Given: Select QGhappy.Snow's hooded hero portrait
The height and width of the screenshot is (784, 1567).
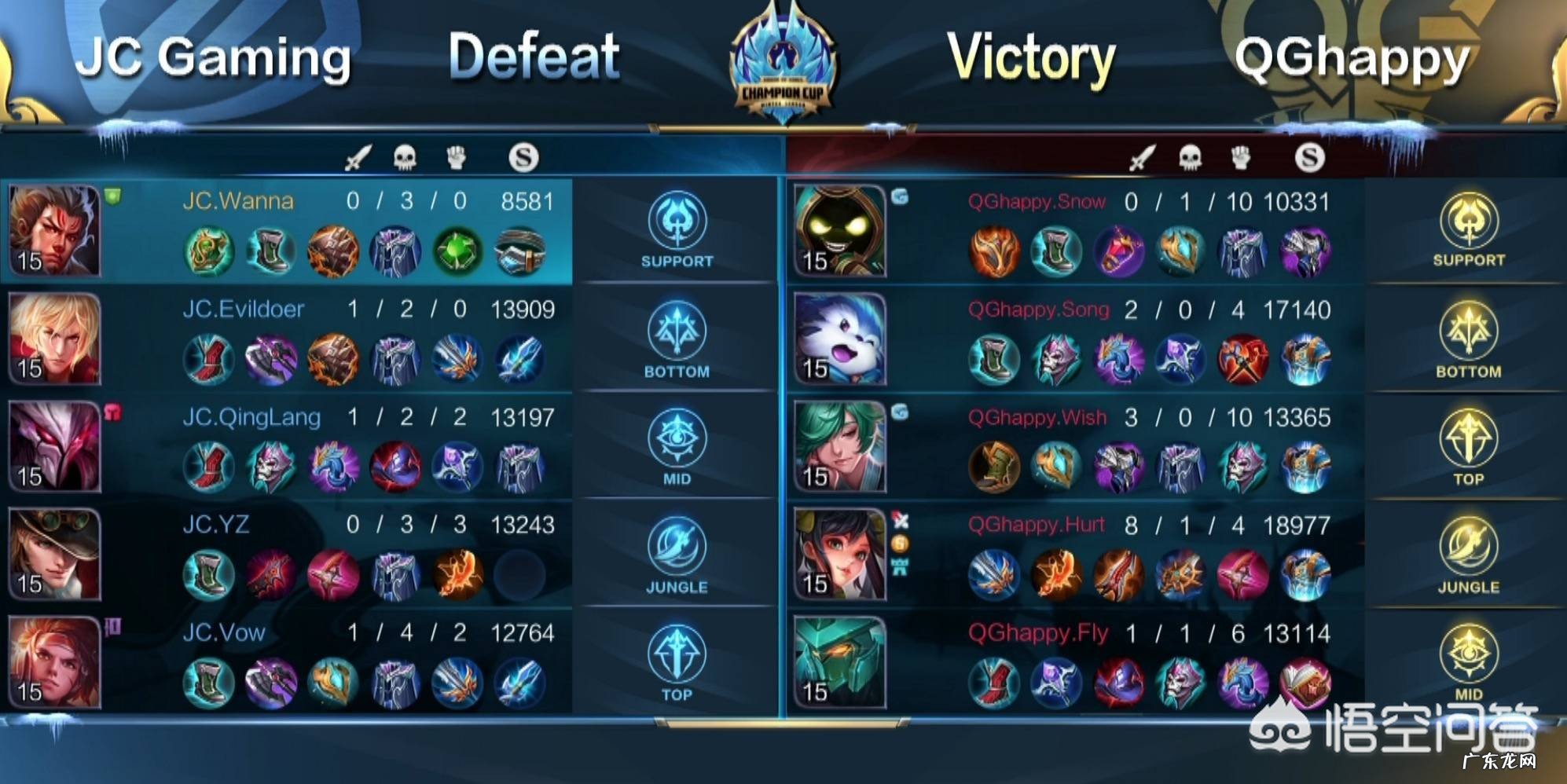Looking at the screenshot, I should [x=839, y=231].
